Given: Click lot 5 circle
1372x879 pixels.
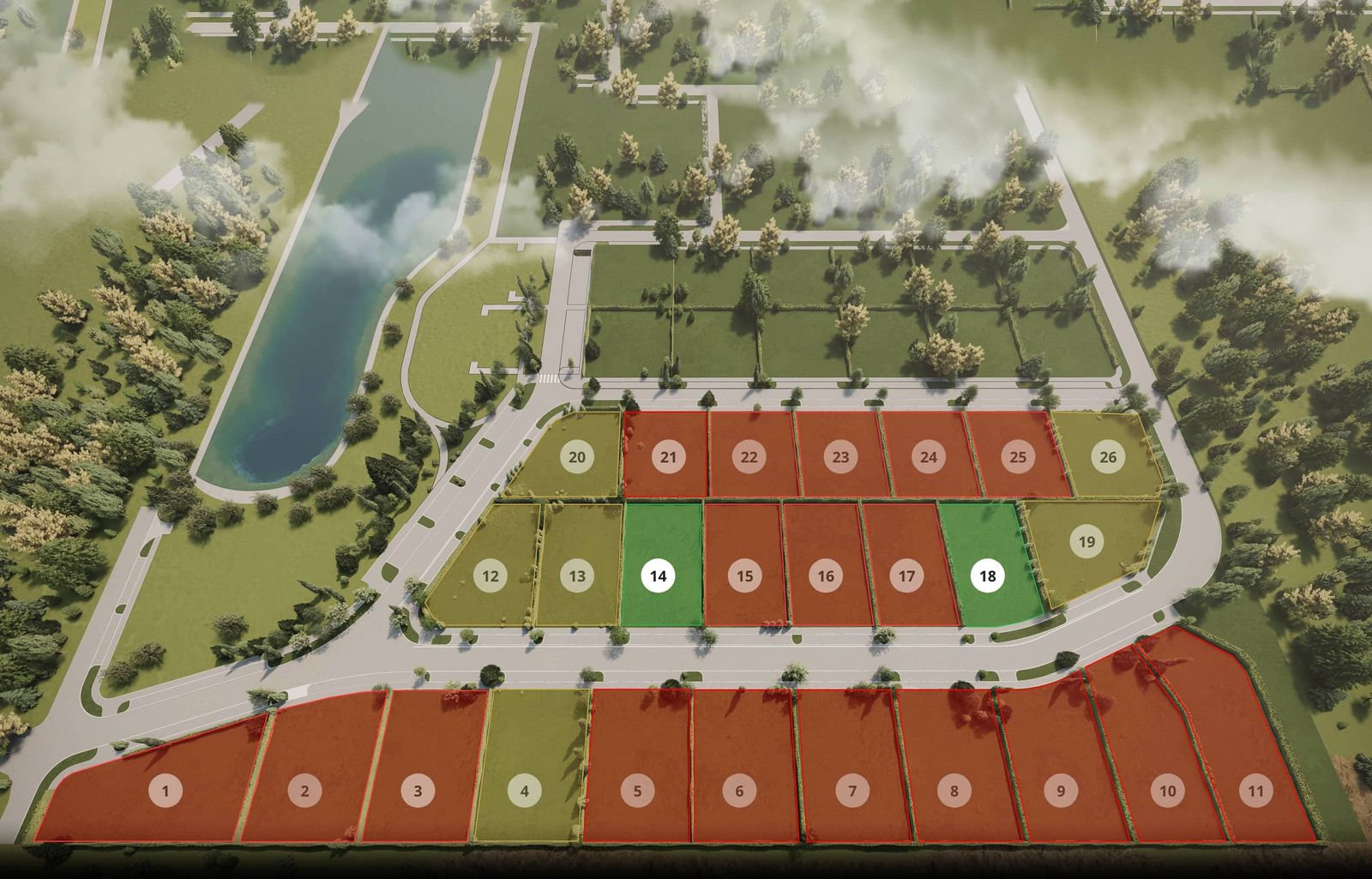Looking at the screenshot, I should point(637,791).
